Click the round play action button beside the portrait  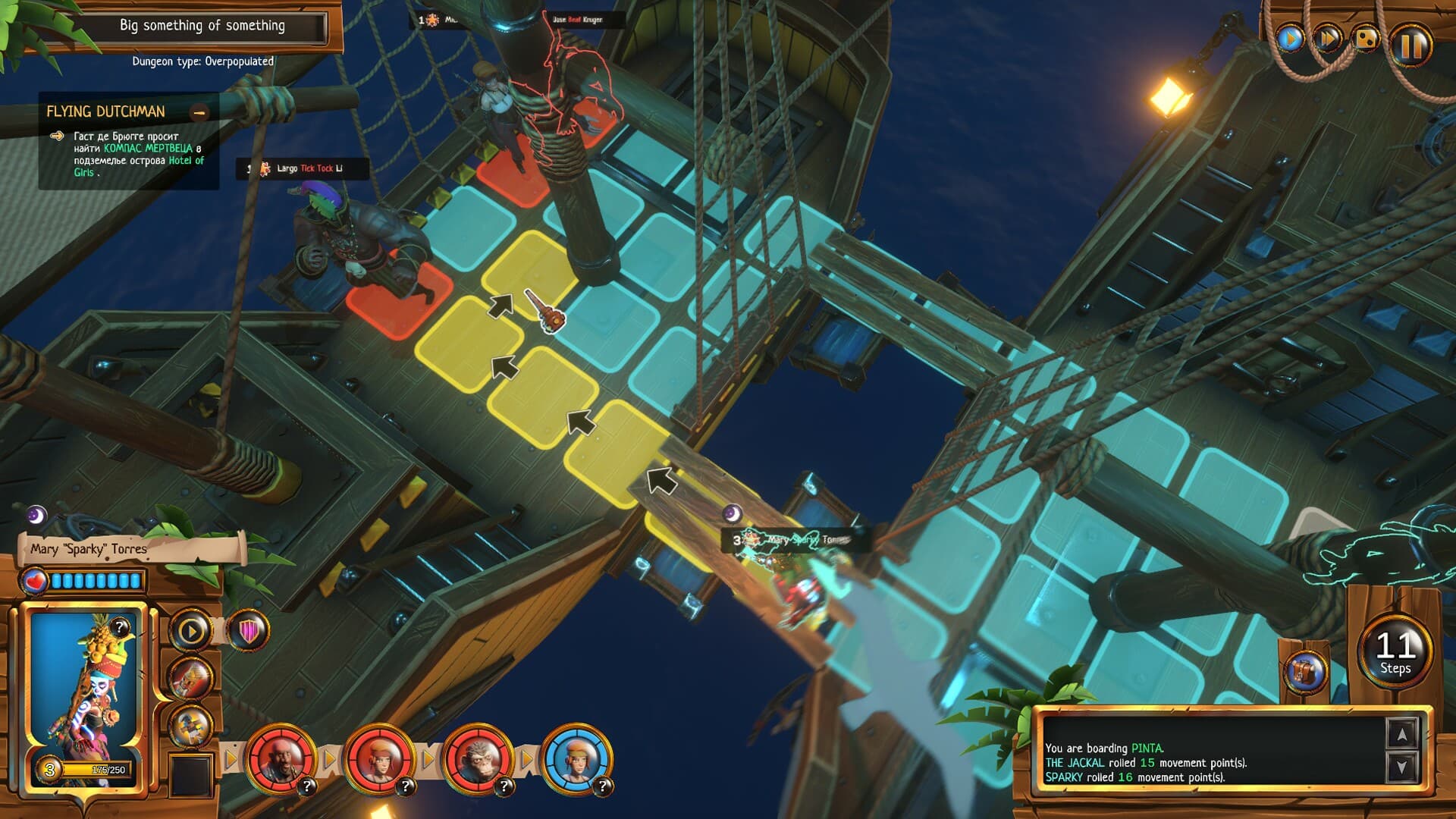(190, 630)
